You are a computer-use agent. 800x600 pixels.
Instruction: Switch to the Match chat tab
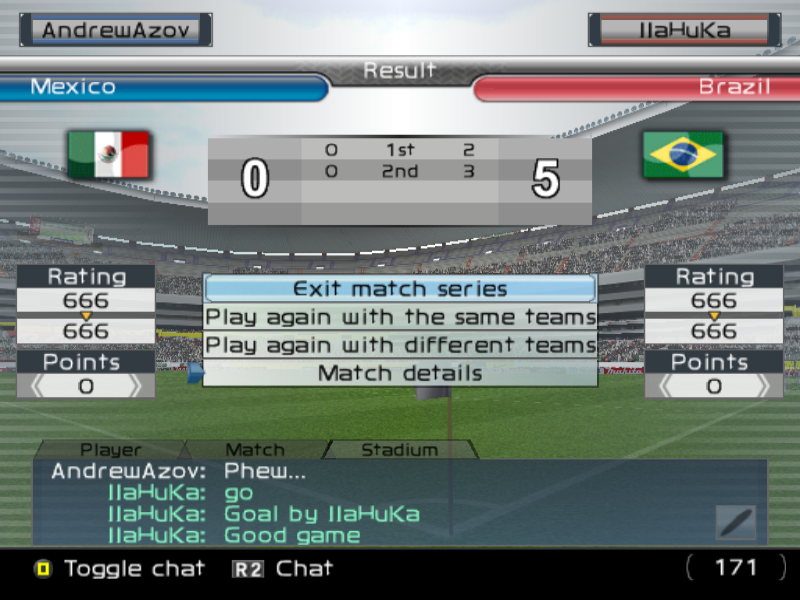tap(255, 450)
